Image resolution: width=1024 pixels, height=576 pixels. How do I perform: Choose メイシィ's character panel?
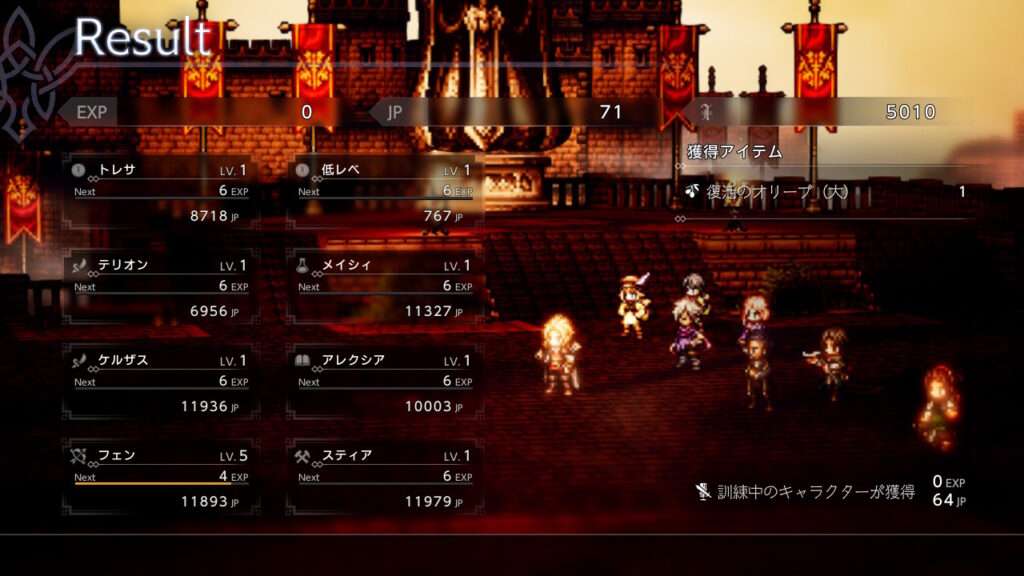point(385,288)
